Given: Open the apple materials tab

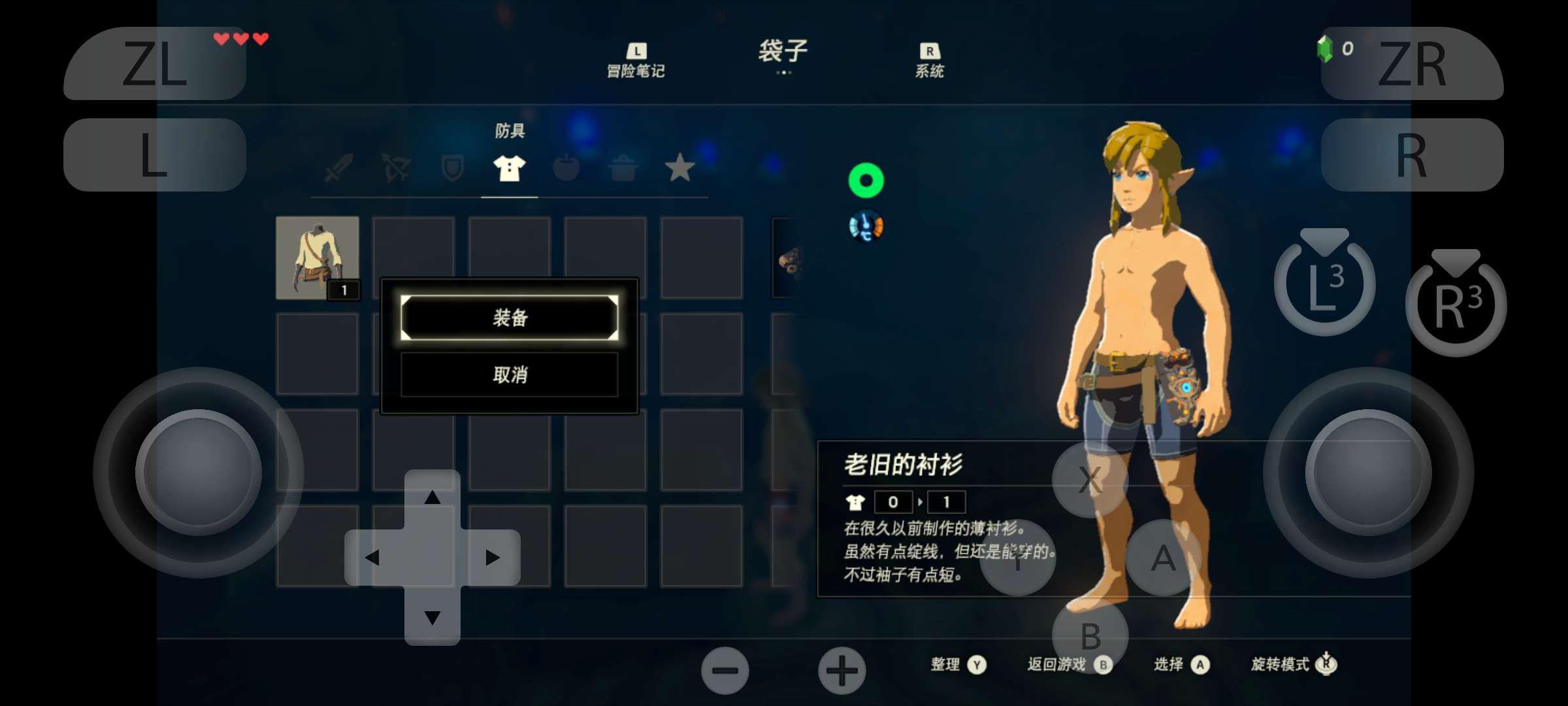Looking at the screenshot, I should point(566,168).
